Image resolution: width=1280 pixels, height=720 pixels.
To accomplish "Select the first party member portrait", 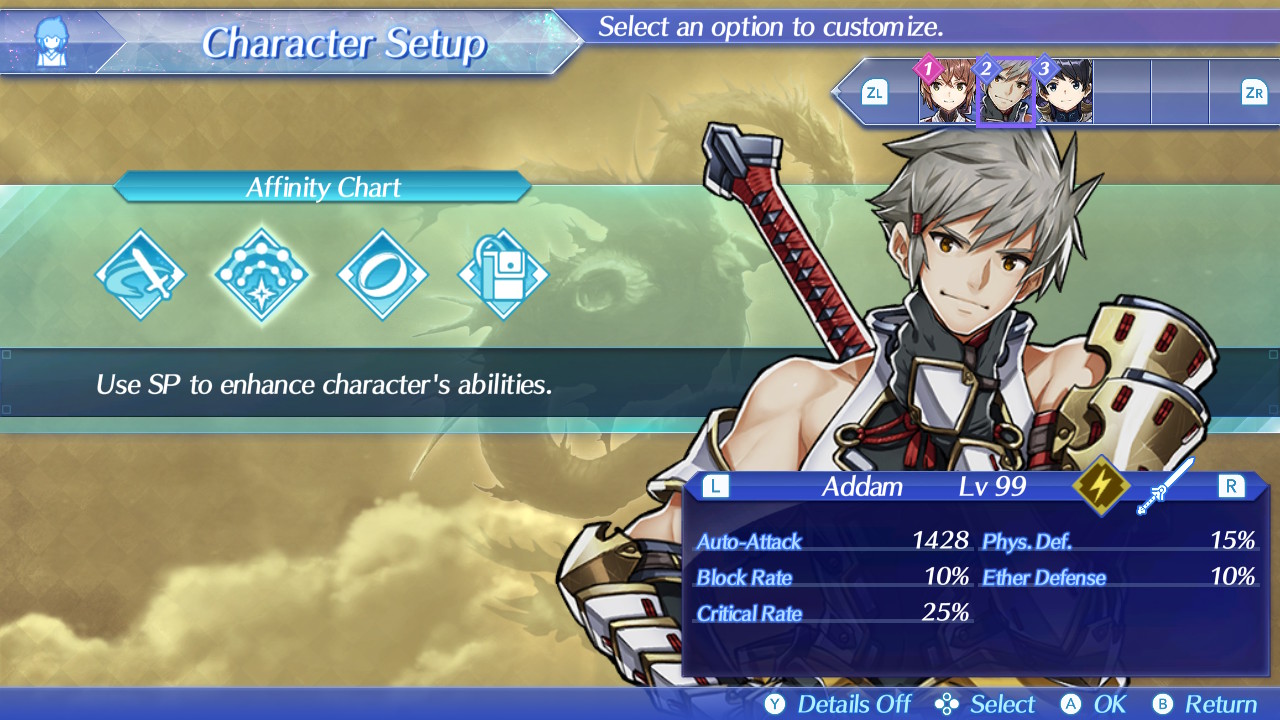I will click(x=947, y=93).
